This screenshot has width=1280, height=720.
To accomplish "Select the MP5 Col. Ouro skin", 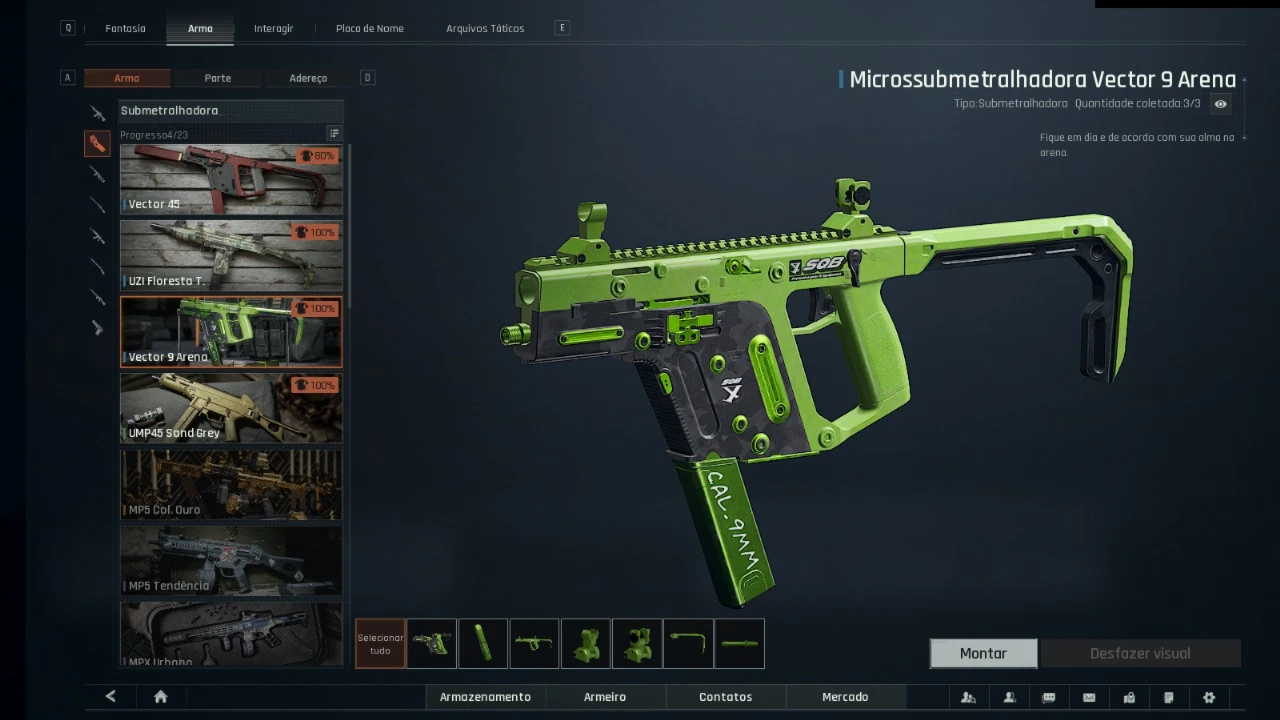I will click(231, 484).
